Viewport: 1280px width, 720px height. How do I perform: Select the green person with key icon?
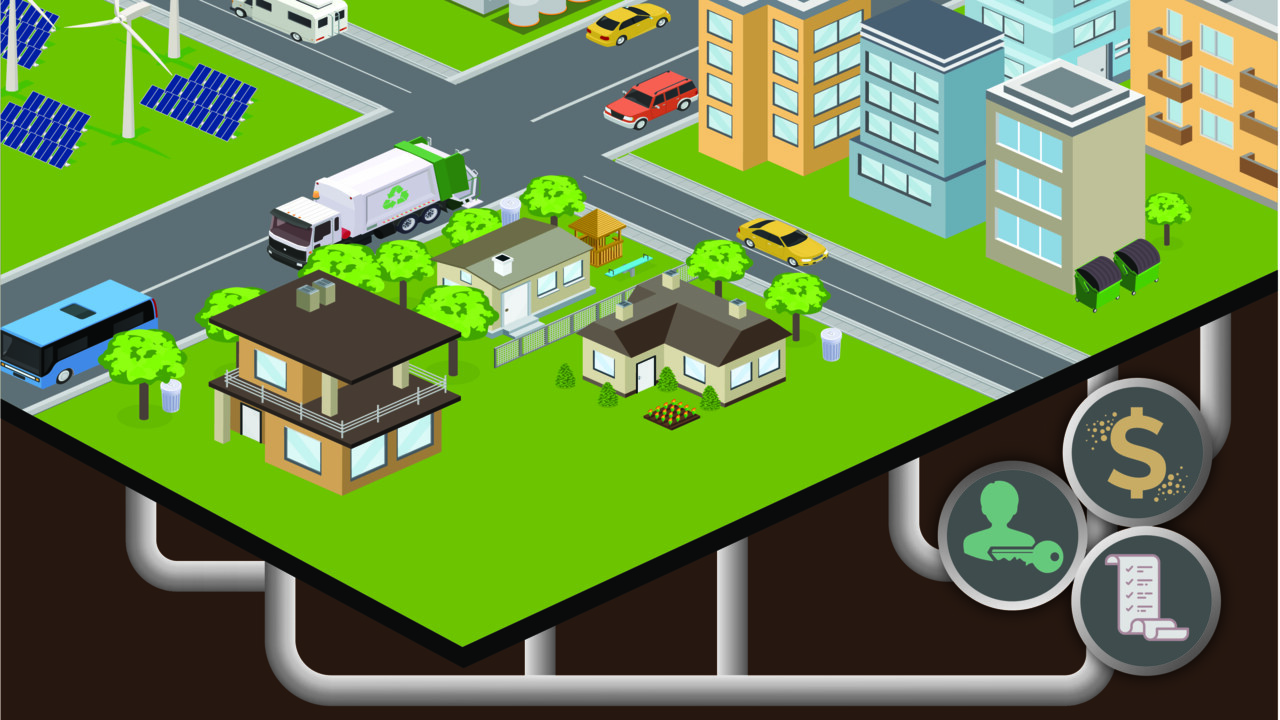(x=1012, y=535)
